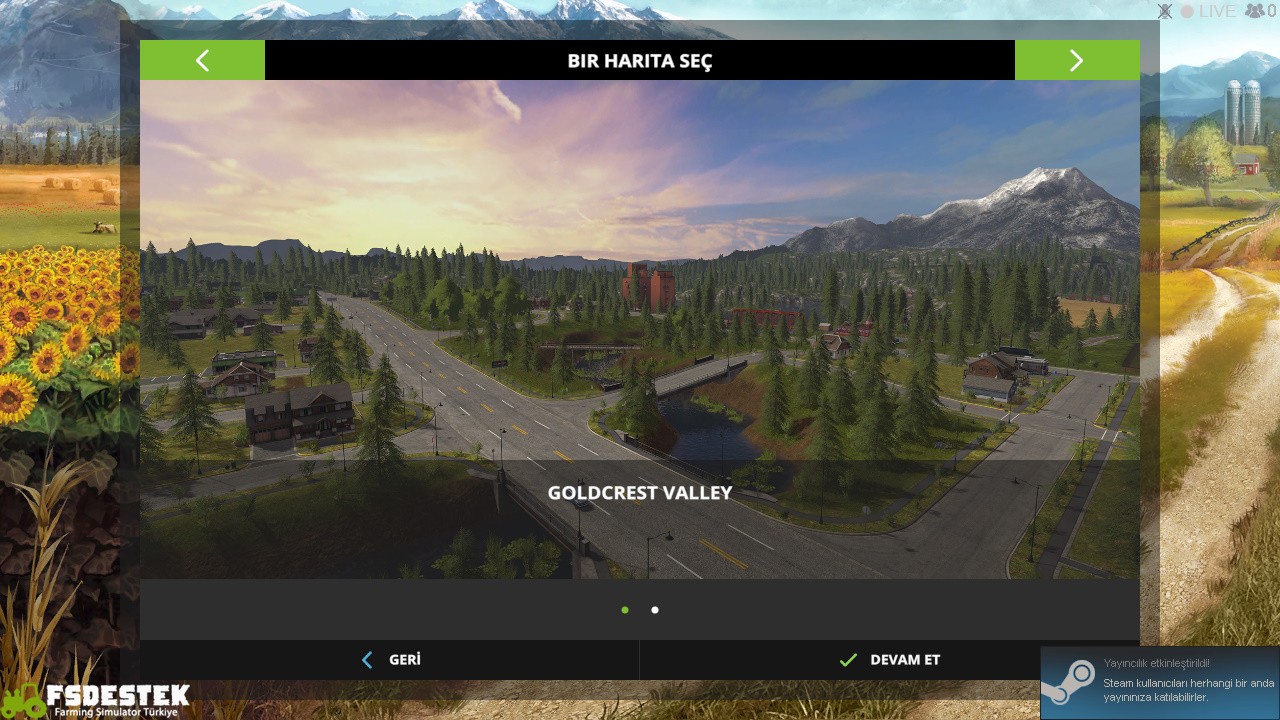Image resolution: width=1280 pixels, height=720 pixels.
Task: Select the second pagination dot
Action: click(655, 610)
